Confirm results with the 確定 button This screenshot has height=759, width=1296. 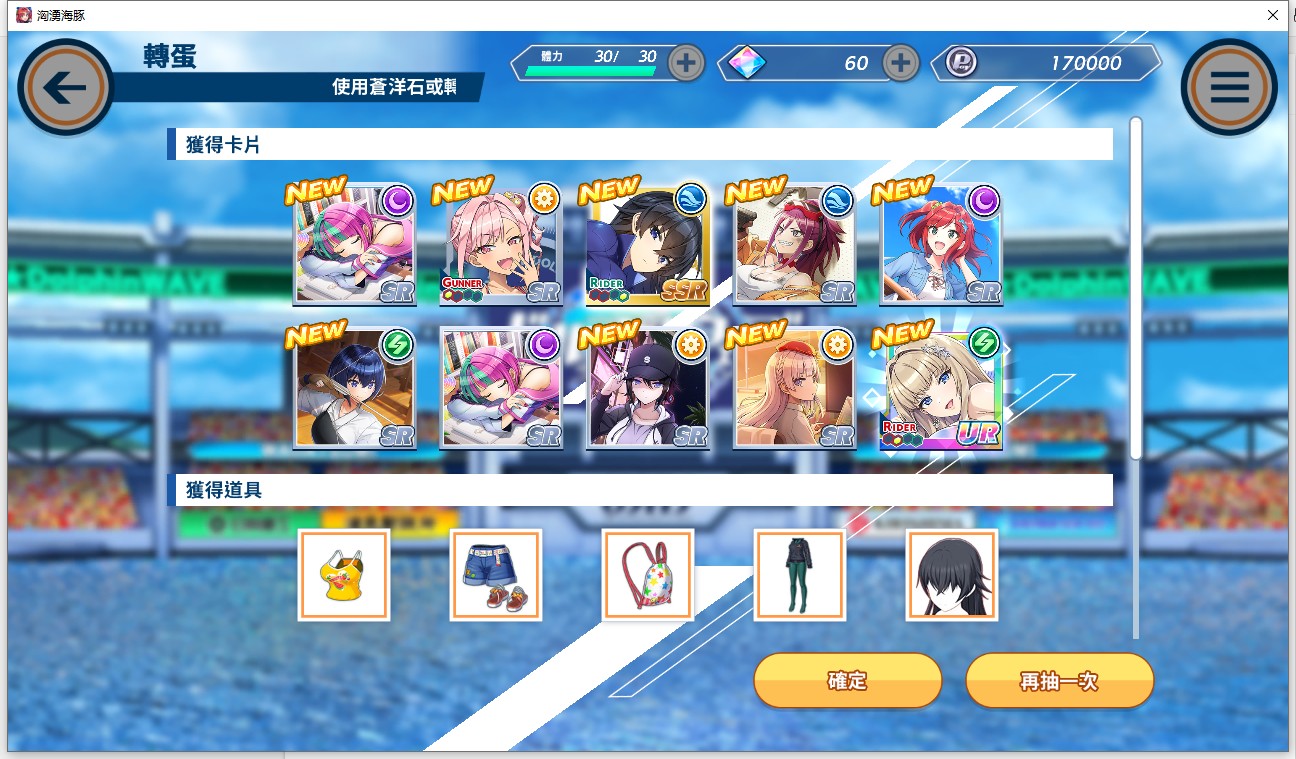847,681
